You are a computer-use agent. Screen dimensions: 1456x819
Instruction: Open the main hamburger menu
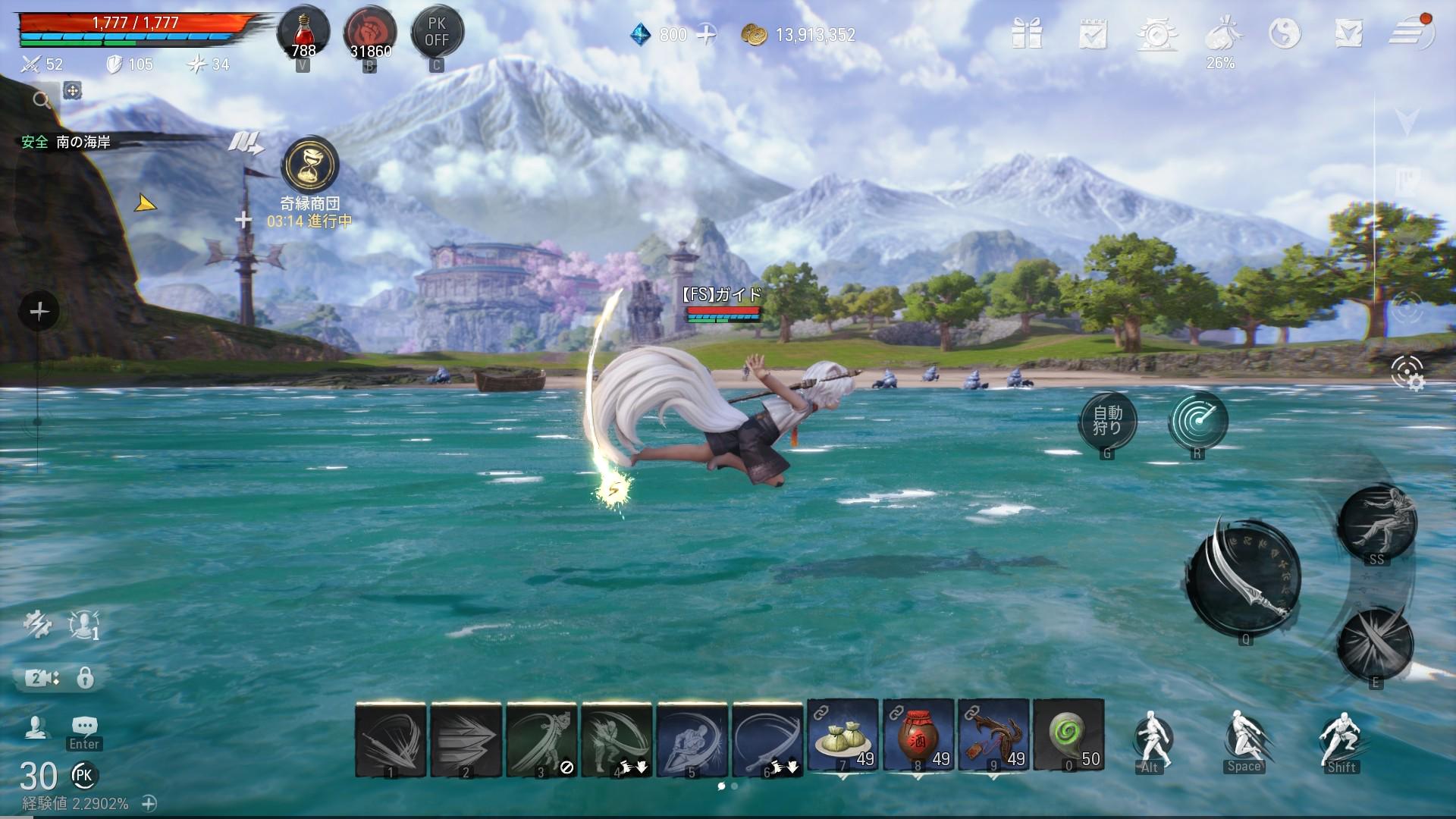[x=1410, y=34]
